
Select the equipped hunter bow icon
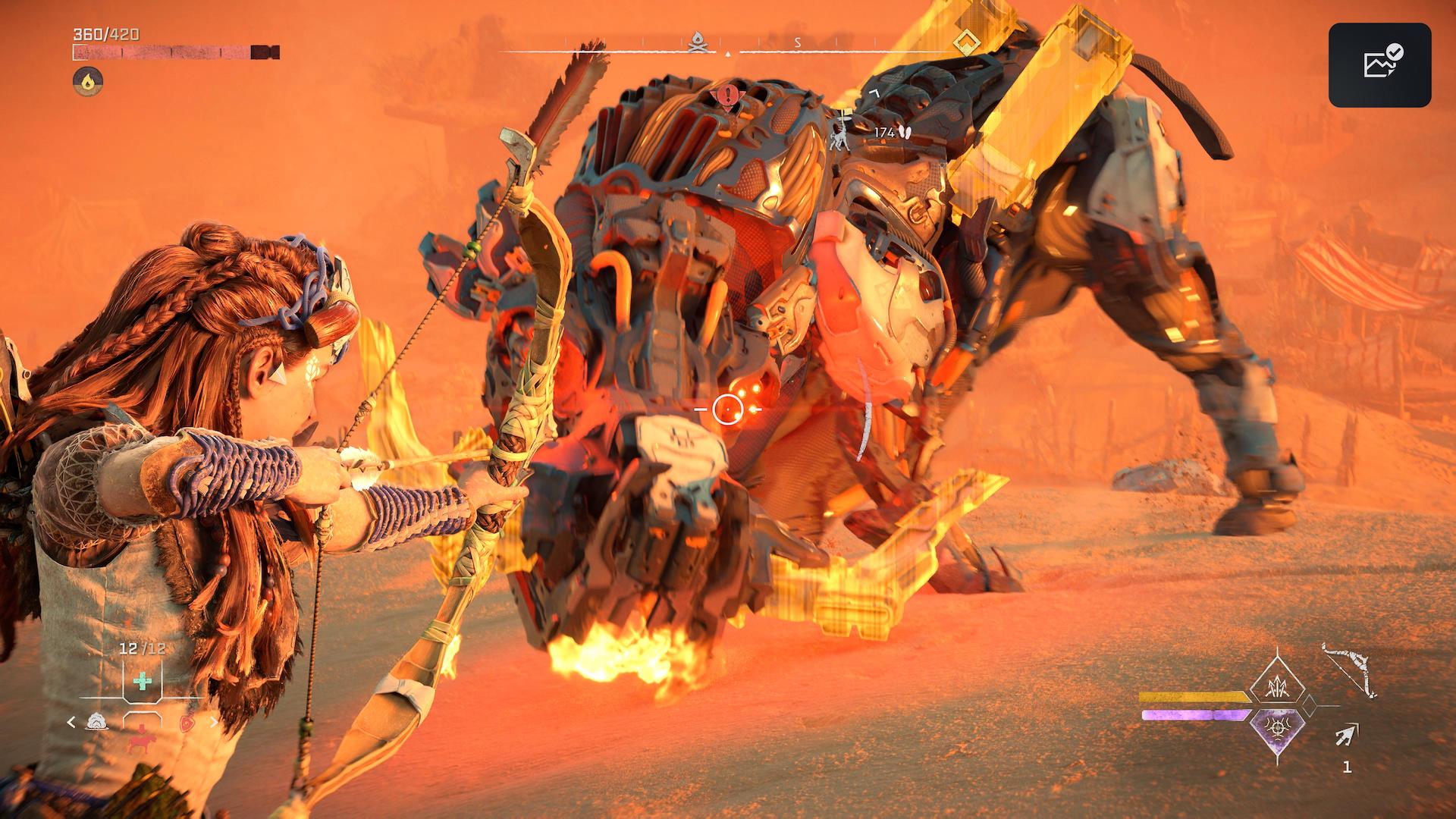1348,670
